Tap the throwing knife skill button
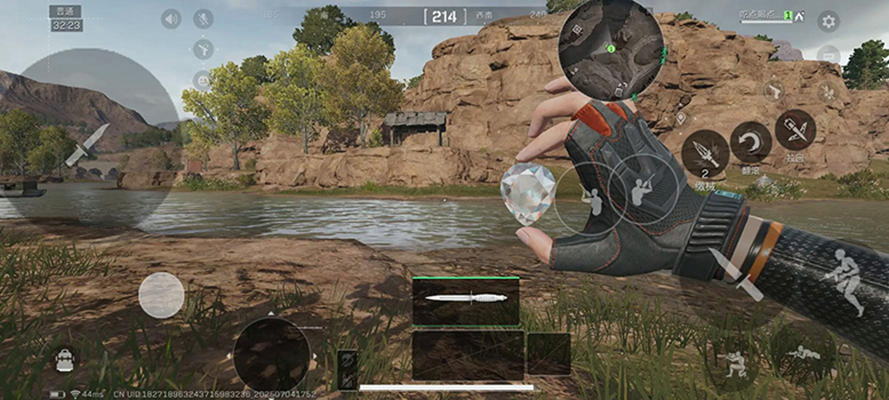The image size is (889, 400). coord(705,153)
